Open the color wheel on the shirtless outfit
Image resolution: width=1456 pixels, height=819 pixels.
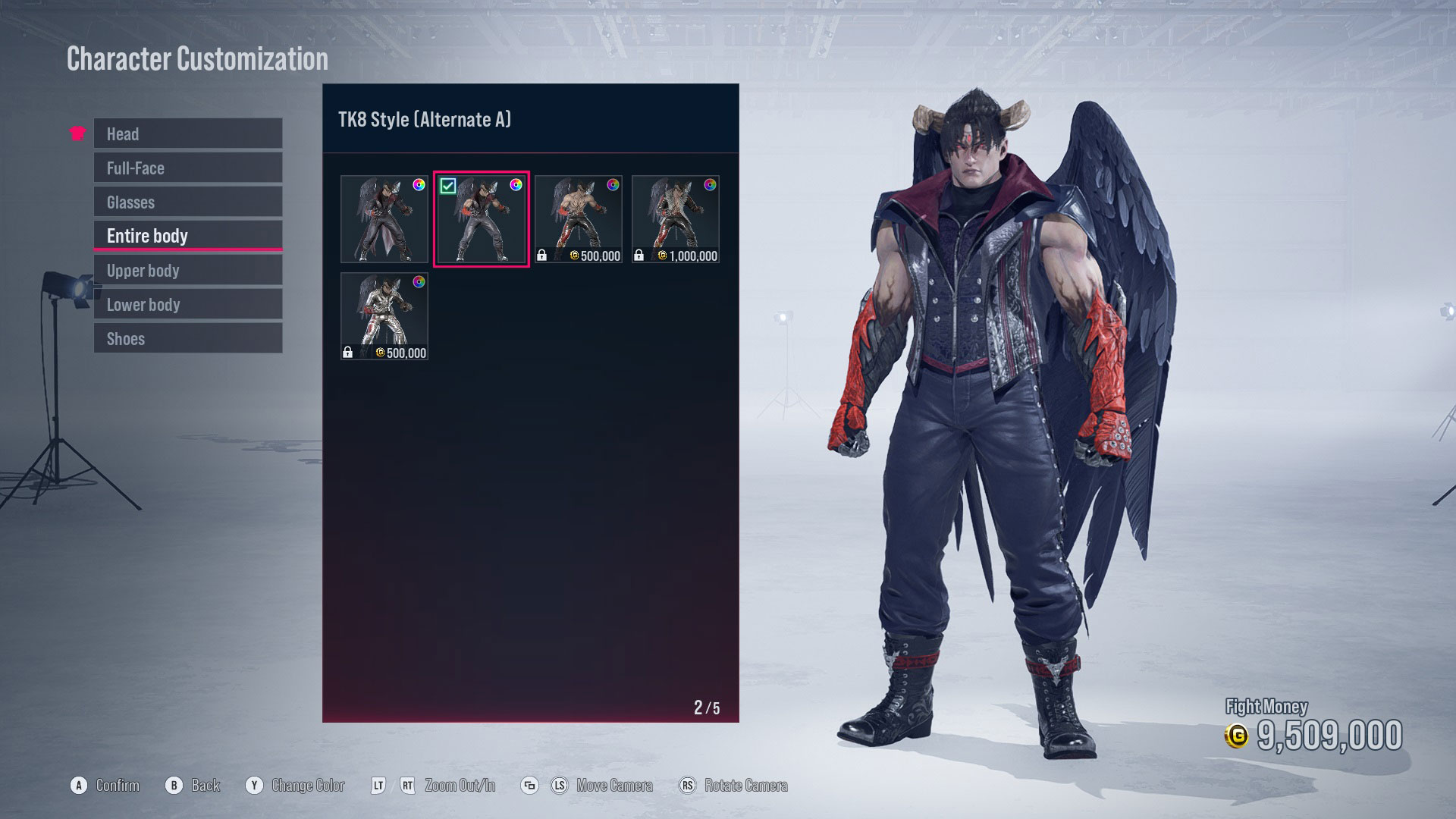point(614,184)
